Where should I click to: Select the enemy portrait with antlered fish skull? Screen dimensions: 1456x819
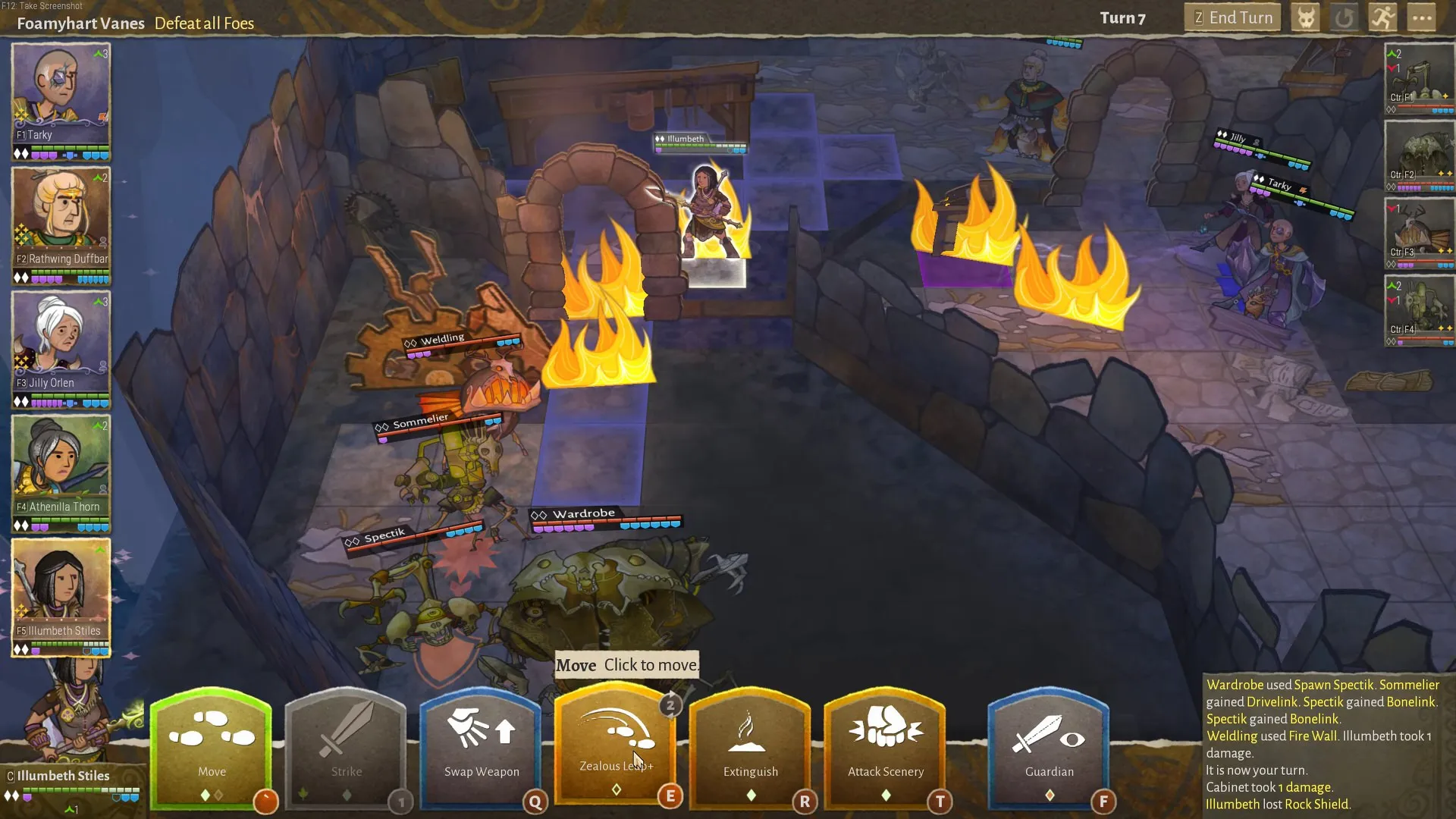pos(1419,233)
